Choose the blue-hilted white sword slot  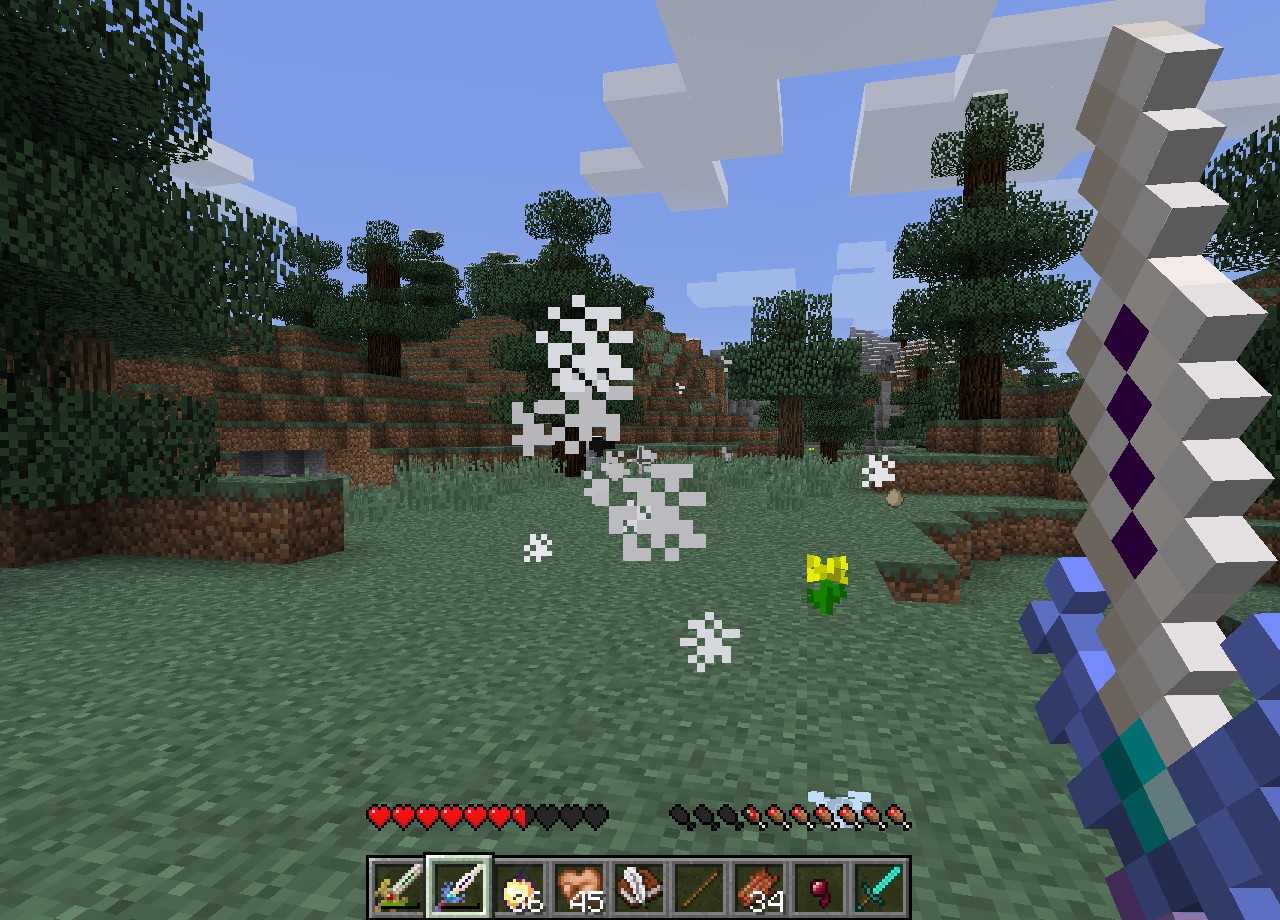pyautogui.click(x=459, y=886)
